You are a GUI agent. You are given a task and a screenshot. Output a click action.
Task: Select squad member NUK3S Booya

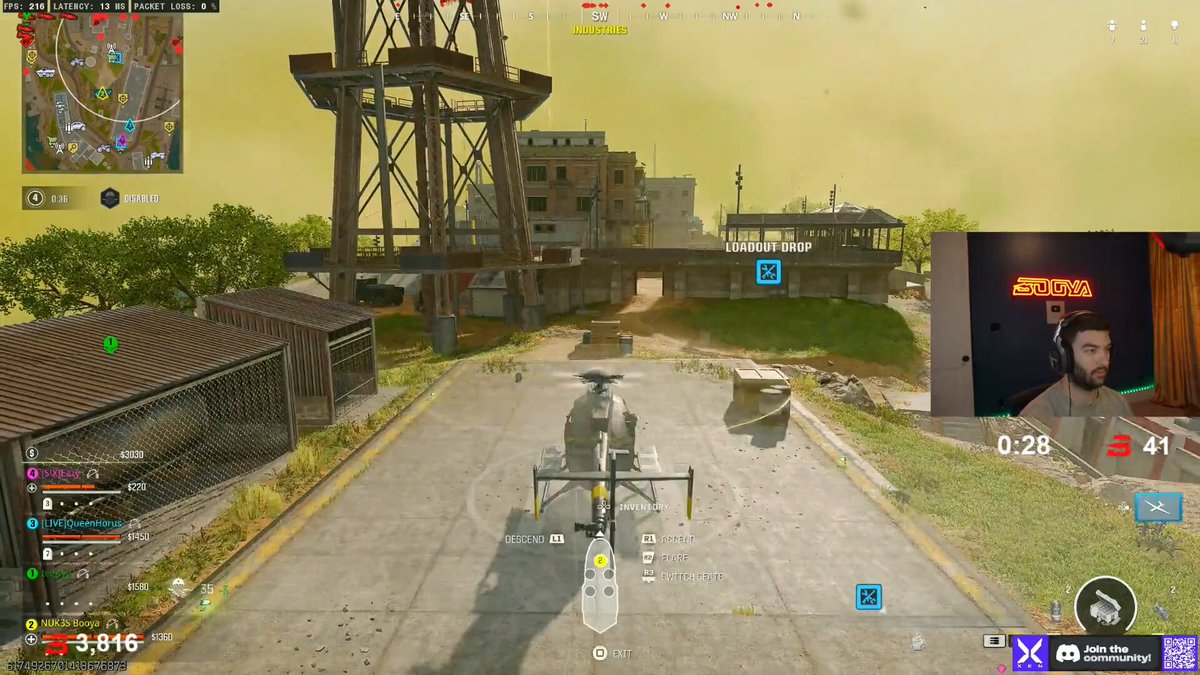click(x=70, y=623)
